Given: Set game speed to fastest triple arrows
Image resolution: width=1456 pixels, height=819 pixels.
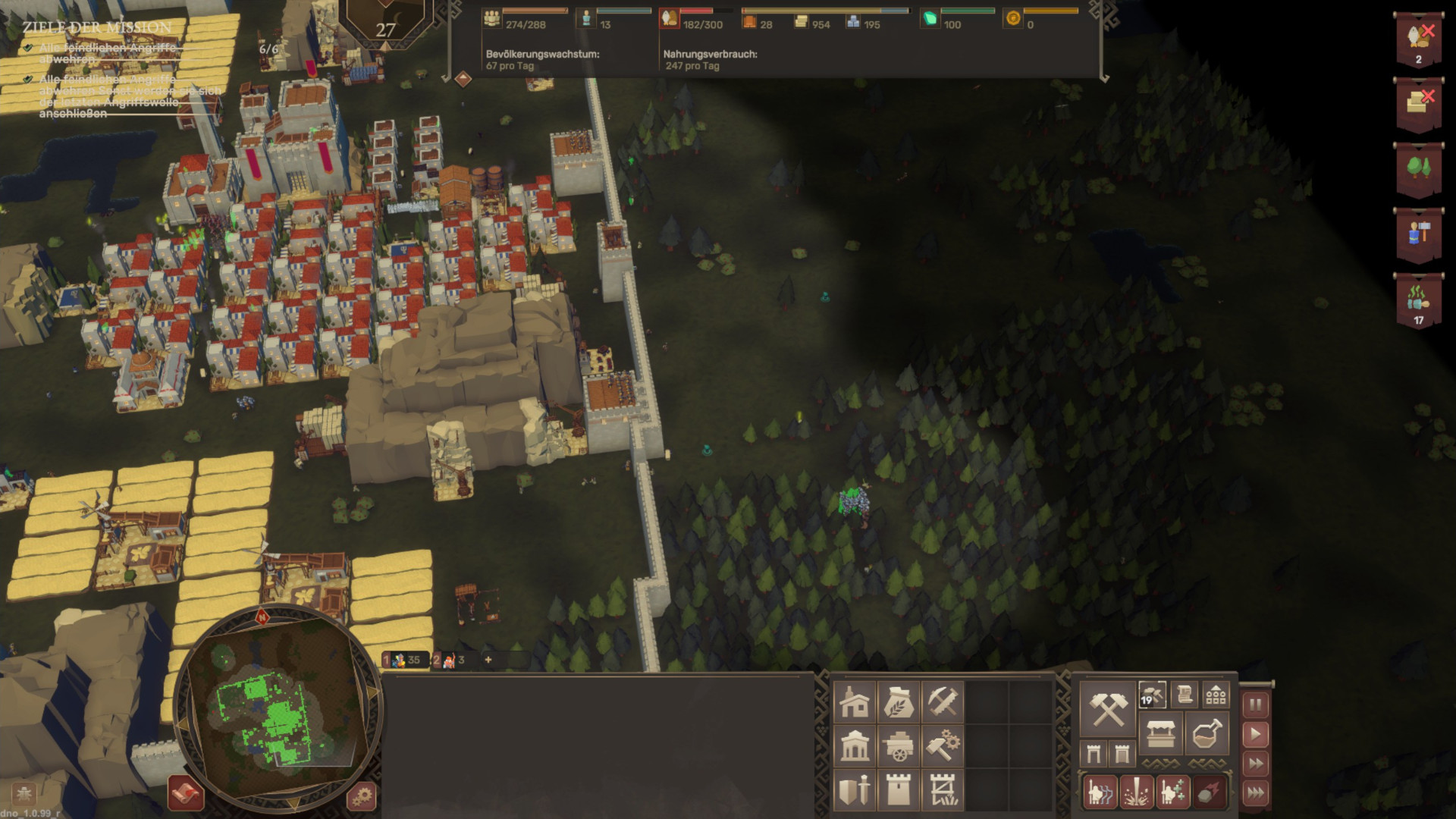Looking at the screenshot, I should tap(1256, 793).
